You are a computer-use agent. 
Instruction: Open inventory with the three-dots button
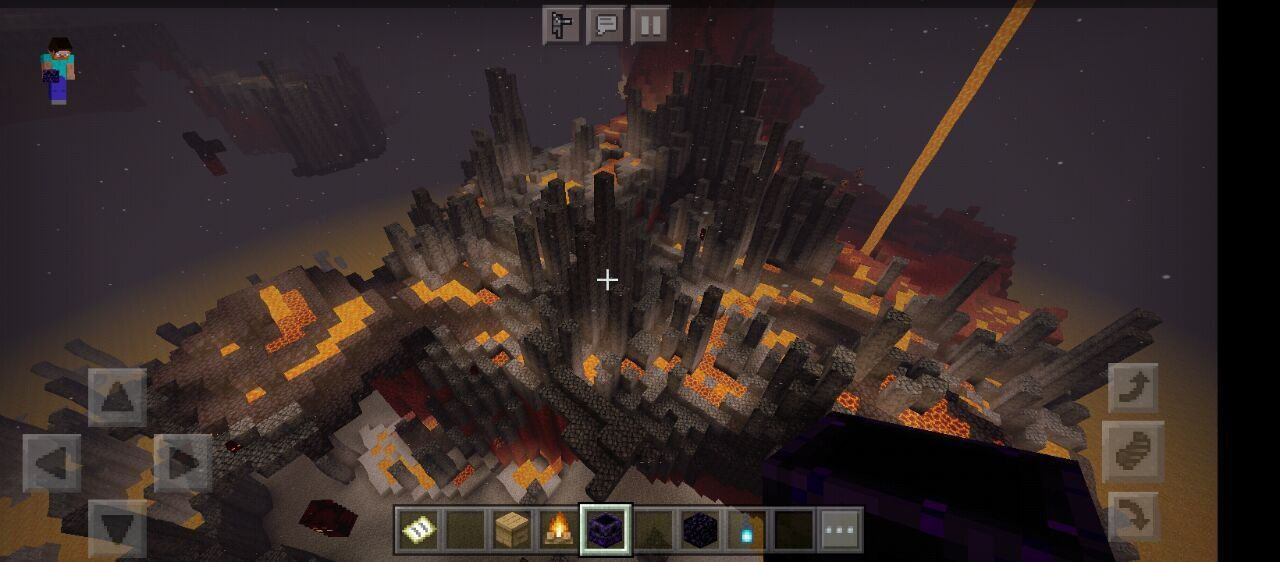[840, 530]
